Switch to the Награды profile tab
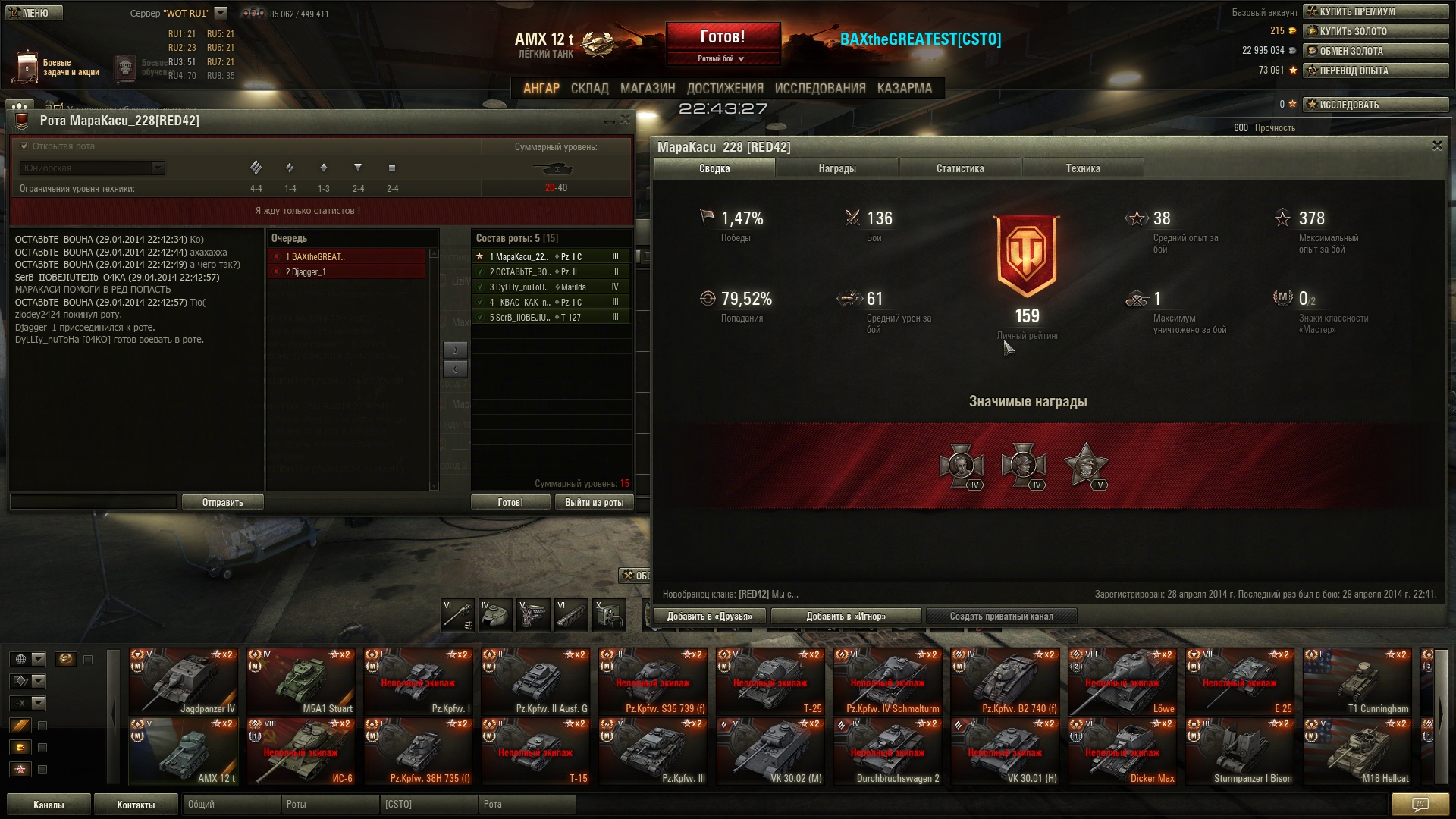 837,168
